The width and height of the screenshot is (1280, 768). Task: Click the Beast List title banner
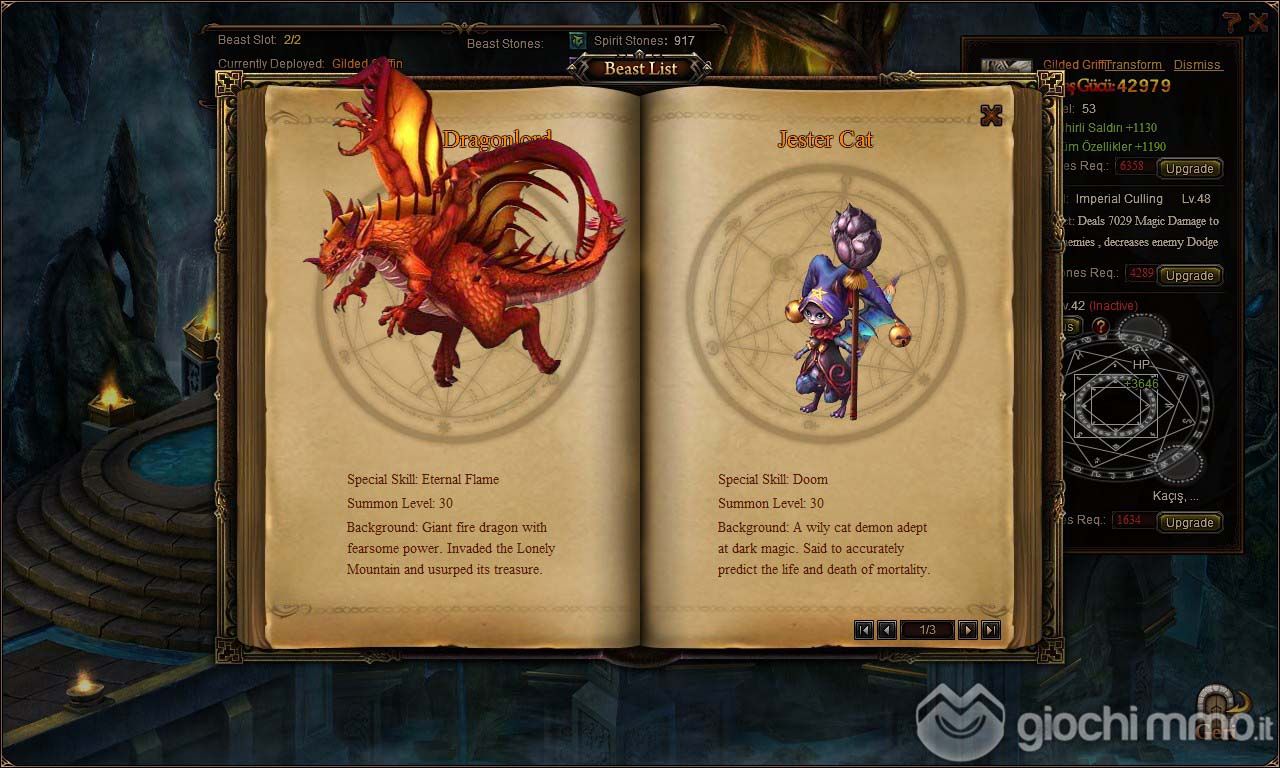640,69
